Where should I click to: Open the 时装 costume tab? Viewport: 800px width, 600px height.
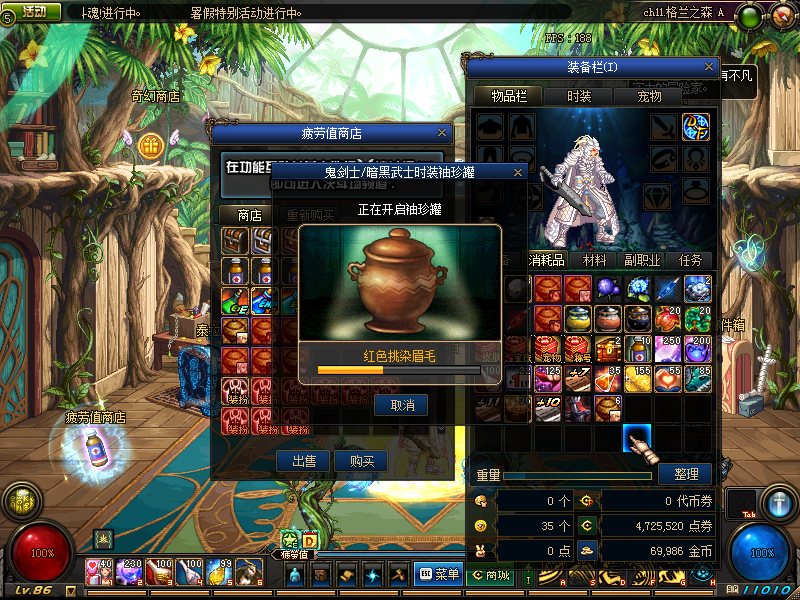pyautogui.click(x=579, y=96)
